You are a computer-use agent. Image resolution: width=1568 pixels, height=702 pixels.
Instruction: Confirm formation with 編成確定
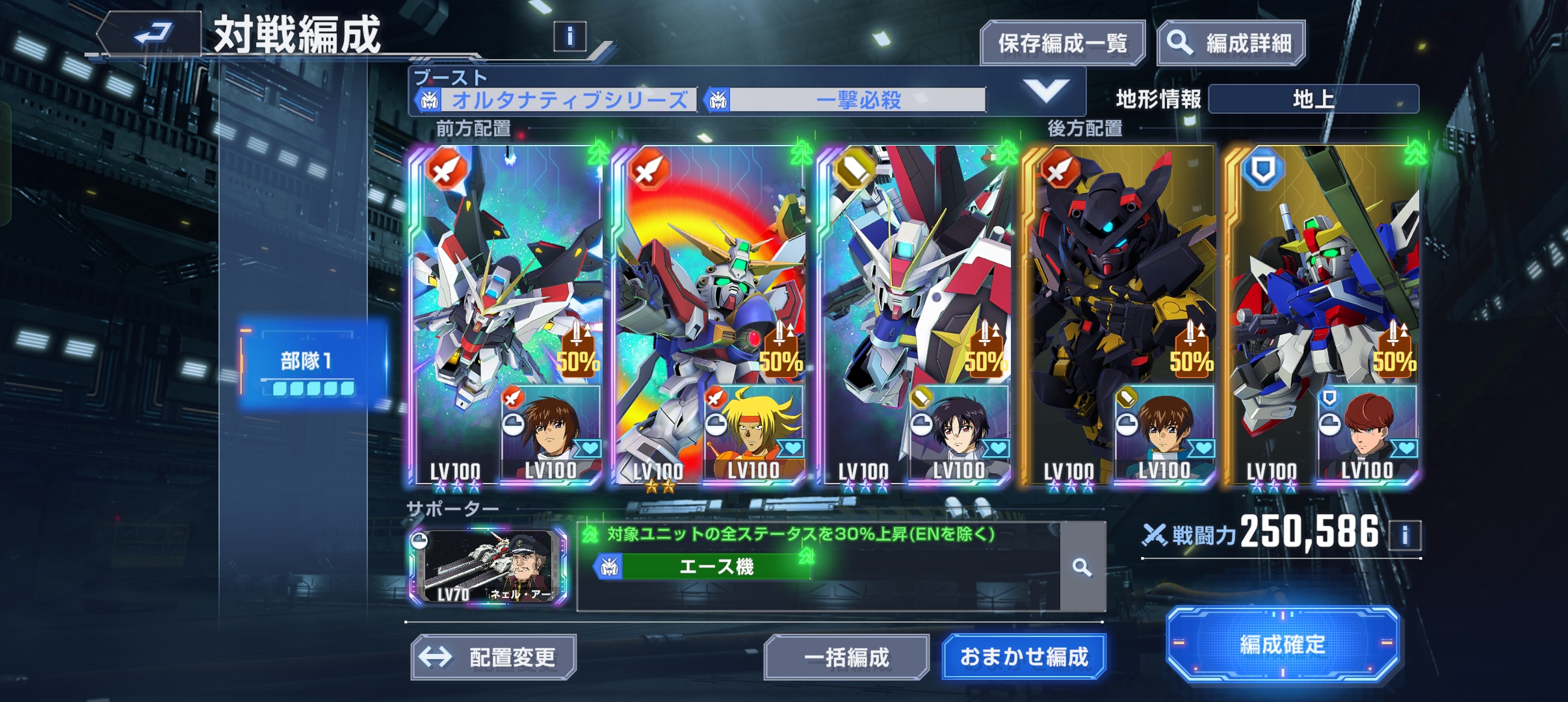click(x=1282, y=644)
